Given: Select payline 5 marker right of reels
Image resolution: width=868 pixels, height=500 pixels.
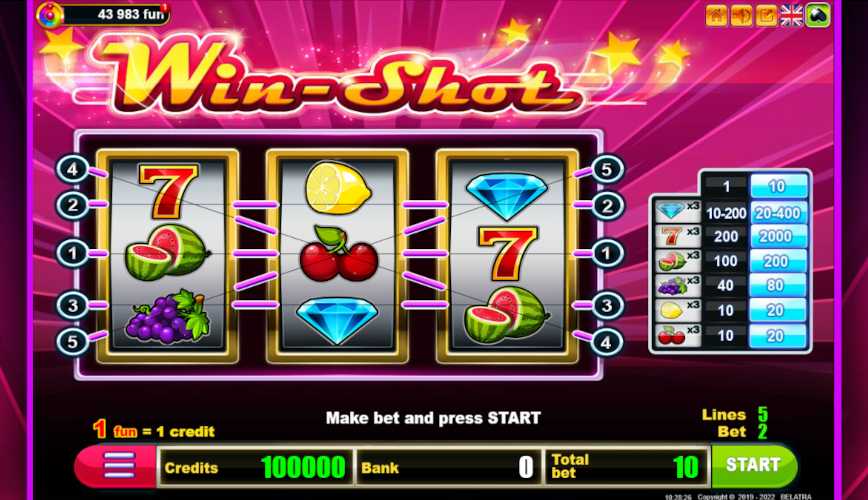Looking at the screenshot, I should click(607, 169).
